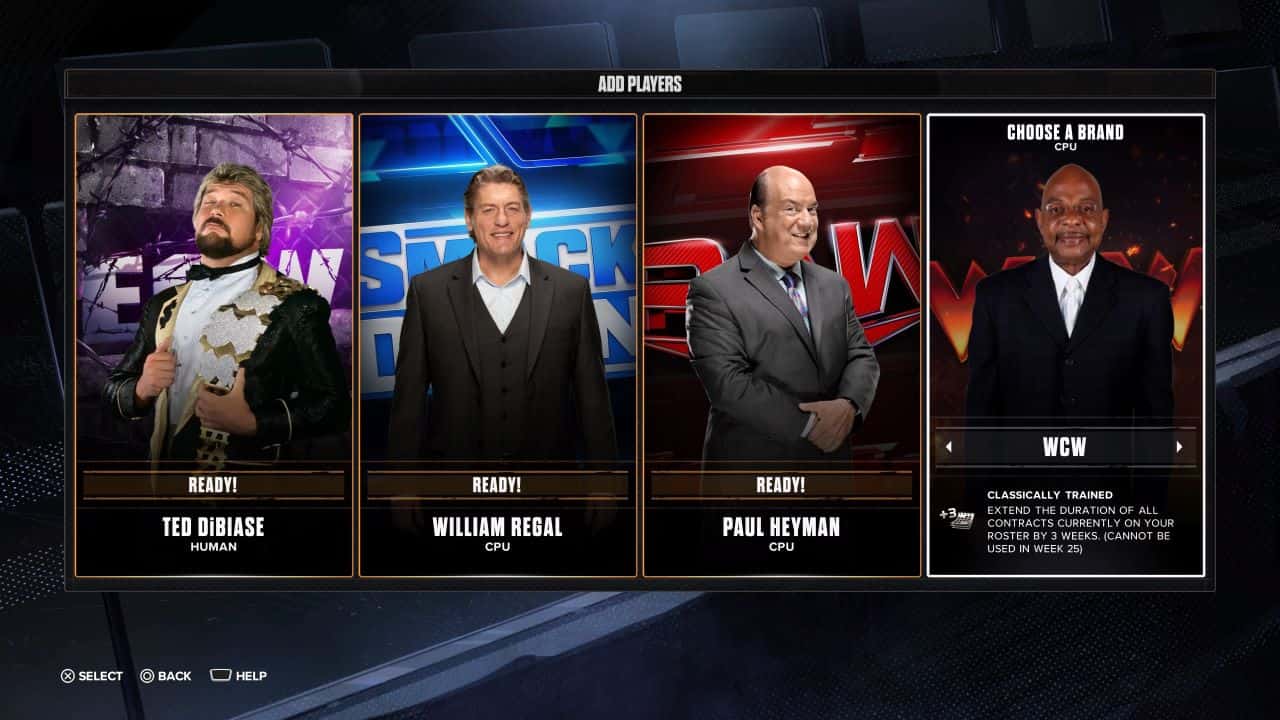Click the left arrow to change brand
This screenshot has height=720, width=1280.
[x=948, y=446]
